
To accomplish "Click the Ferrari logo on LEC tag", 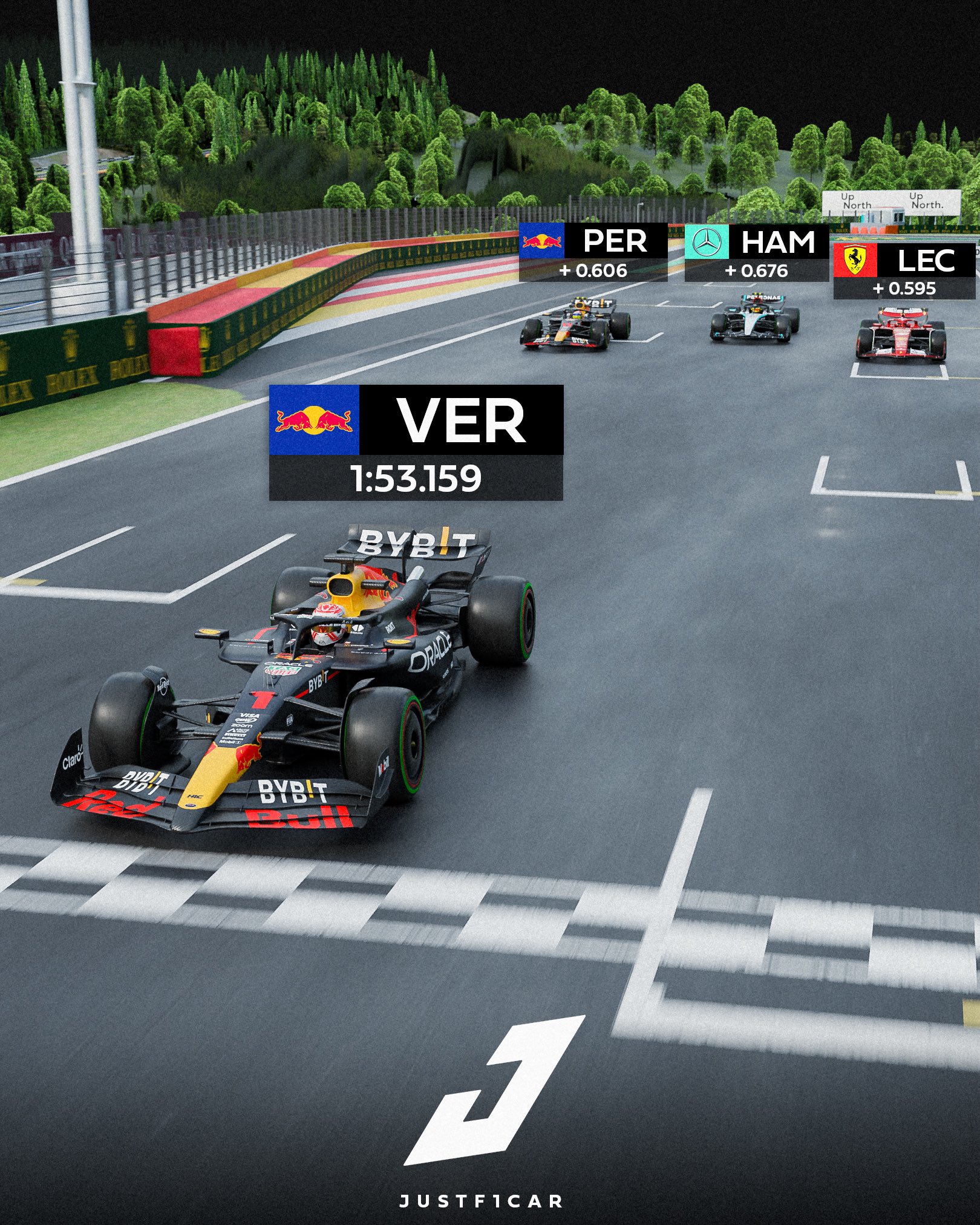I will 855,260.
